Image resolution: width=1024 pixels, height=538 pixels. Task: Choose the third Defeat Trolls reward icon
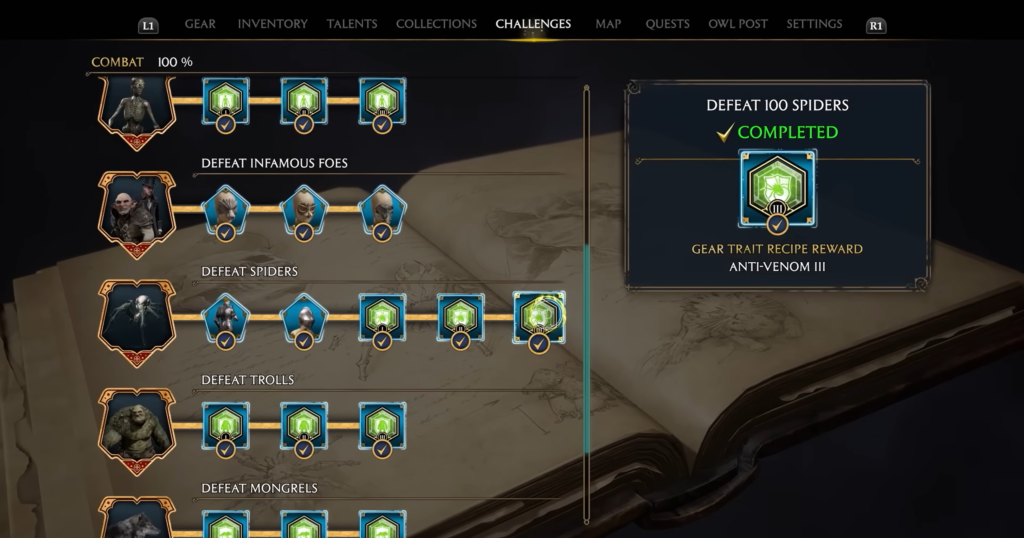382,426
